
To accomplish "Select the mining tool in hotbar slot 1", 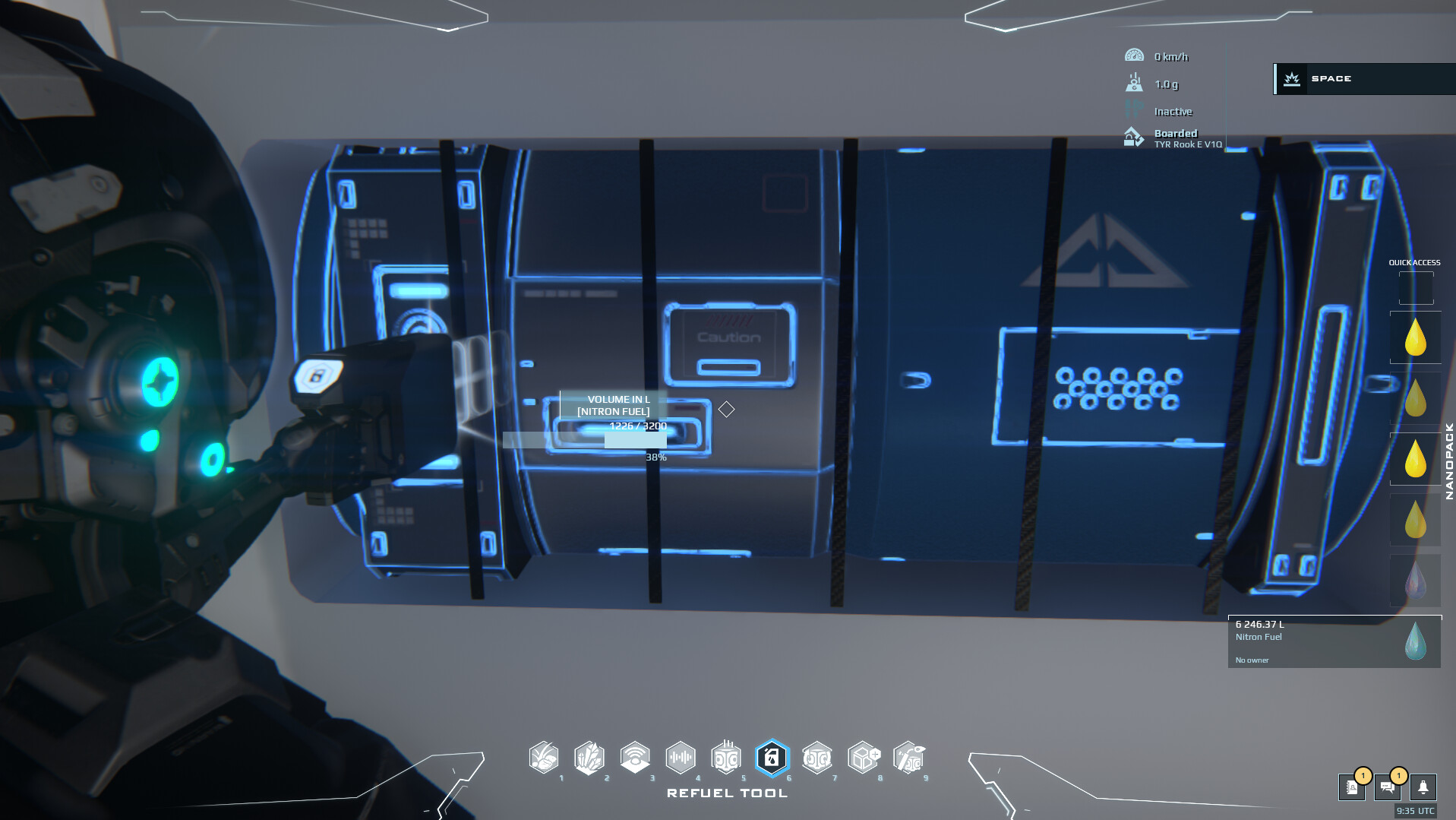I will [544, 758].
